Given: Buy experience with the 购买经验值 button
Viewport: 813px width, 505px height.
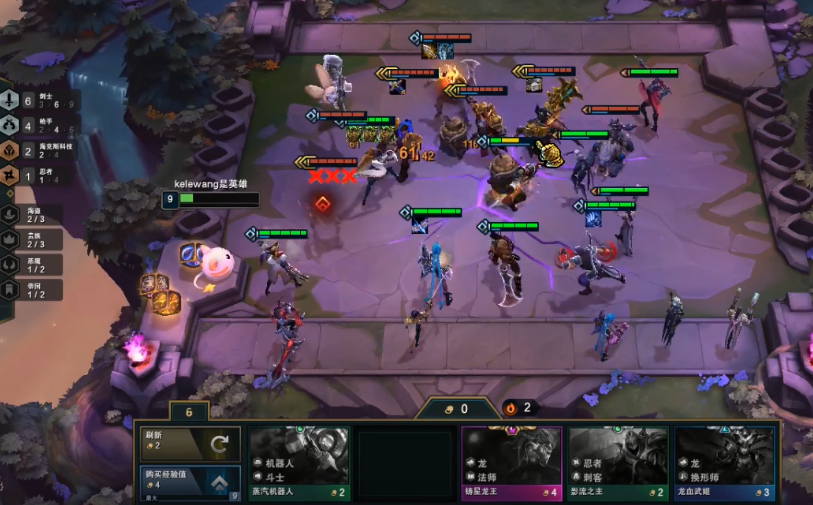Looking at the screenshot, I should (x=189, y=481).
